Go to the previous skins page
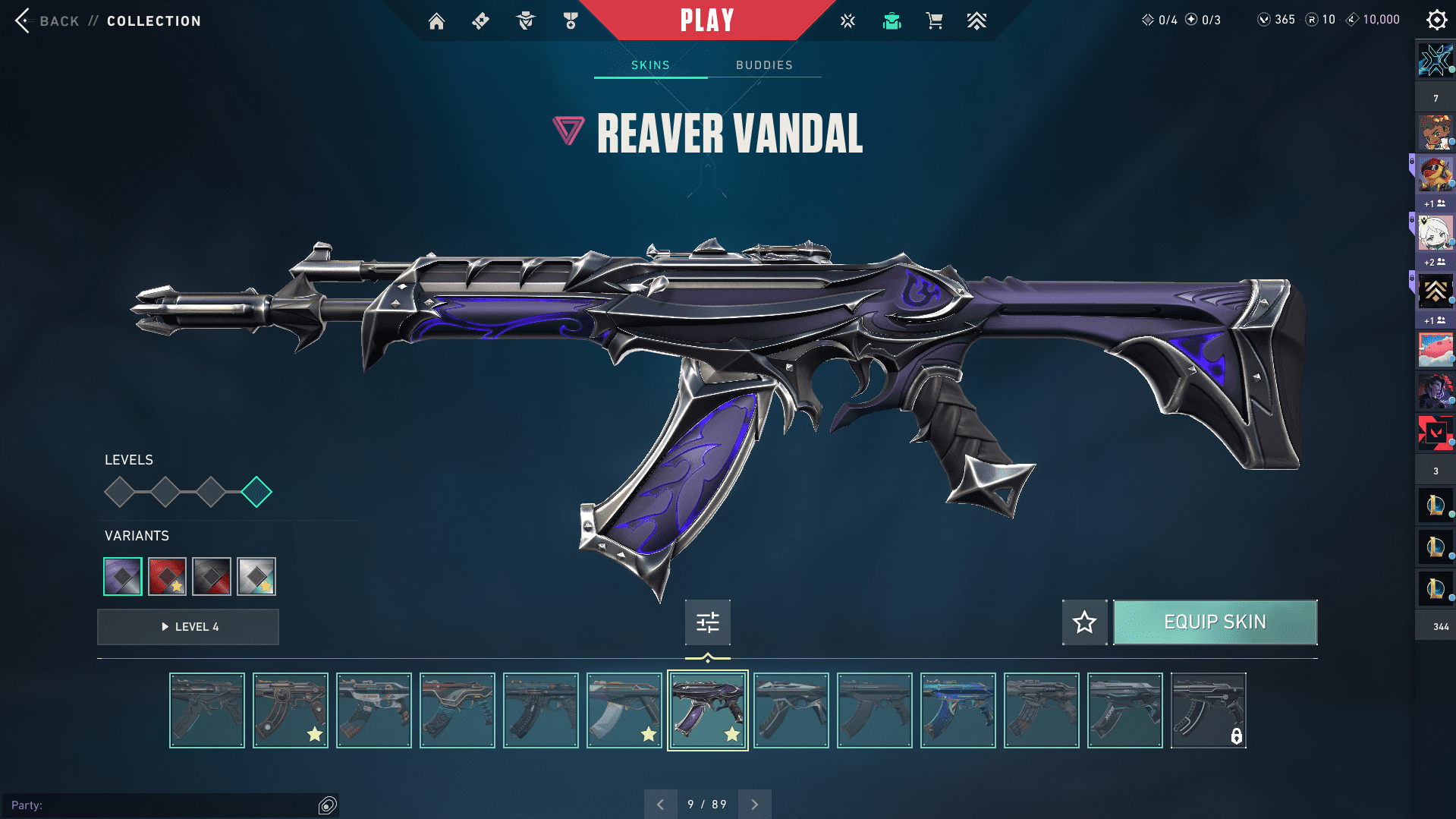The width and height of the screenshot is (1456, 819). pos(660,804)
